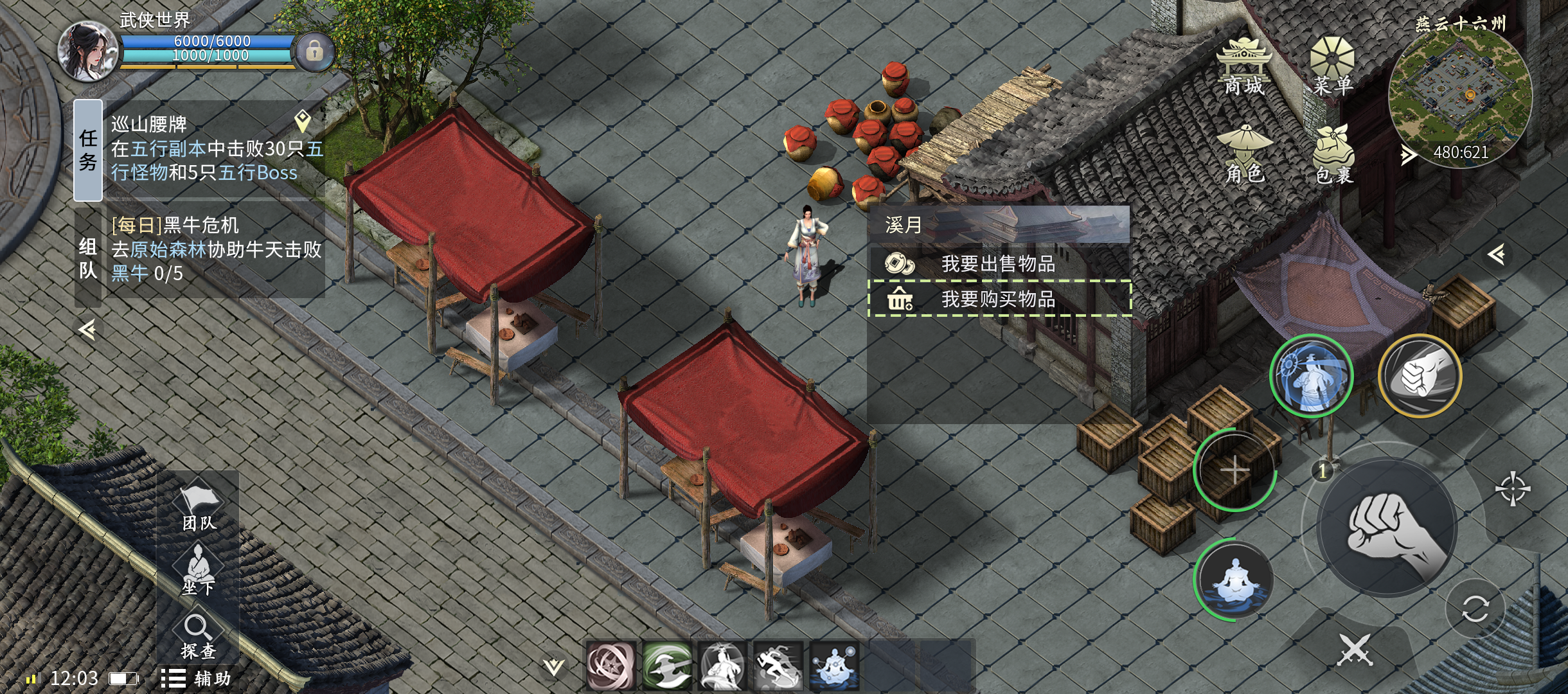Use the 探查 inspect button
This screenshot has height=694, width=1568.
pos(198,636)
